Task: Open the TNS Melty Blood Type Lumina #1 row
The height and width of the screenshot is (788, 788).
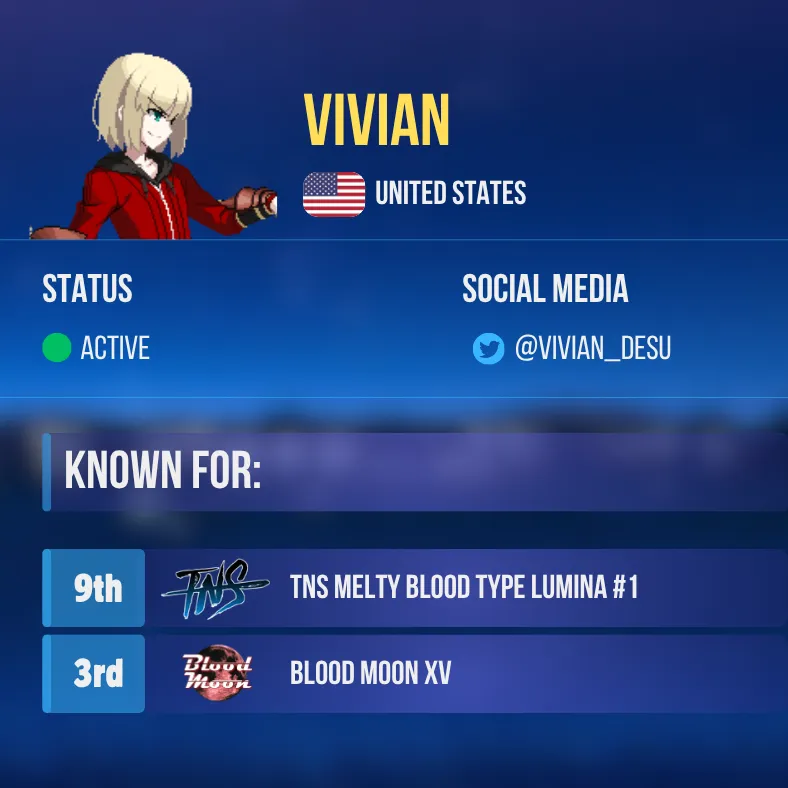Action: (x=463, y=587)
